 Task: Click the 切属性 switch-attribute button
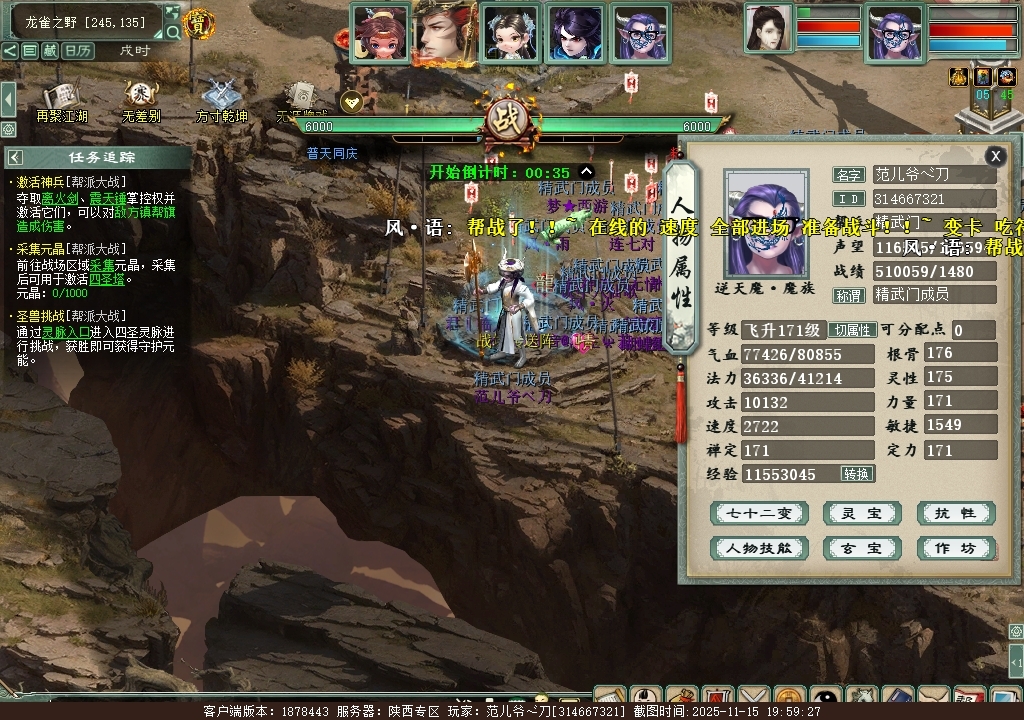pos(854,330)
